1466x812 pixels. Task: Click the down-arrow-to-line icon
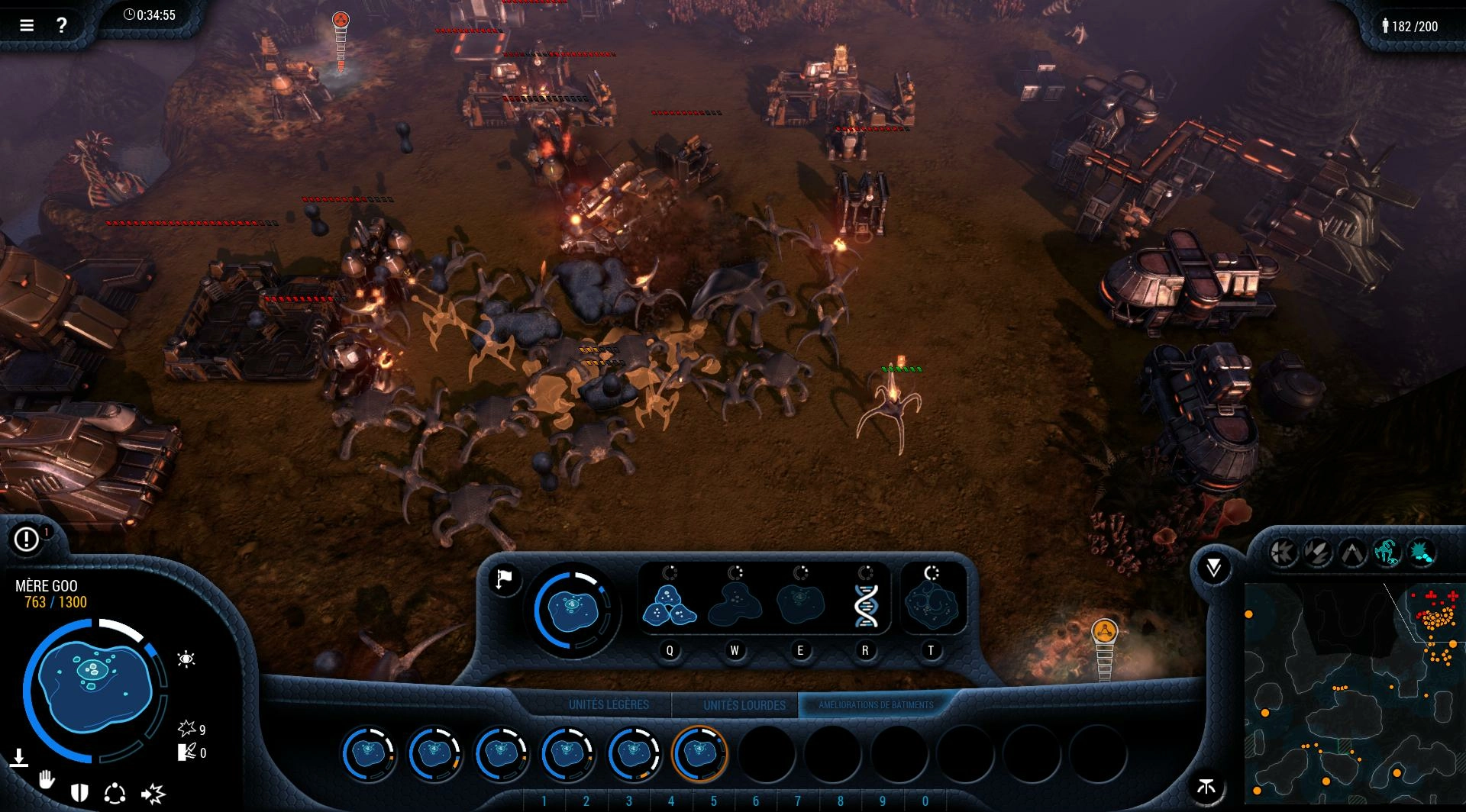tap(19, 758)
